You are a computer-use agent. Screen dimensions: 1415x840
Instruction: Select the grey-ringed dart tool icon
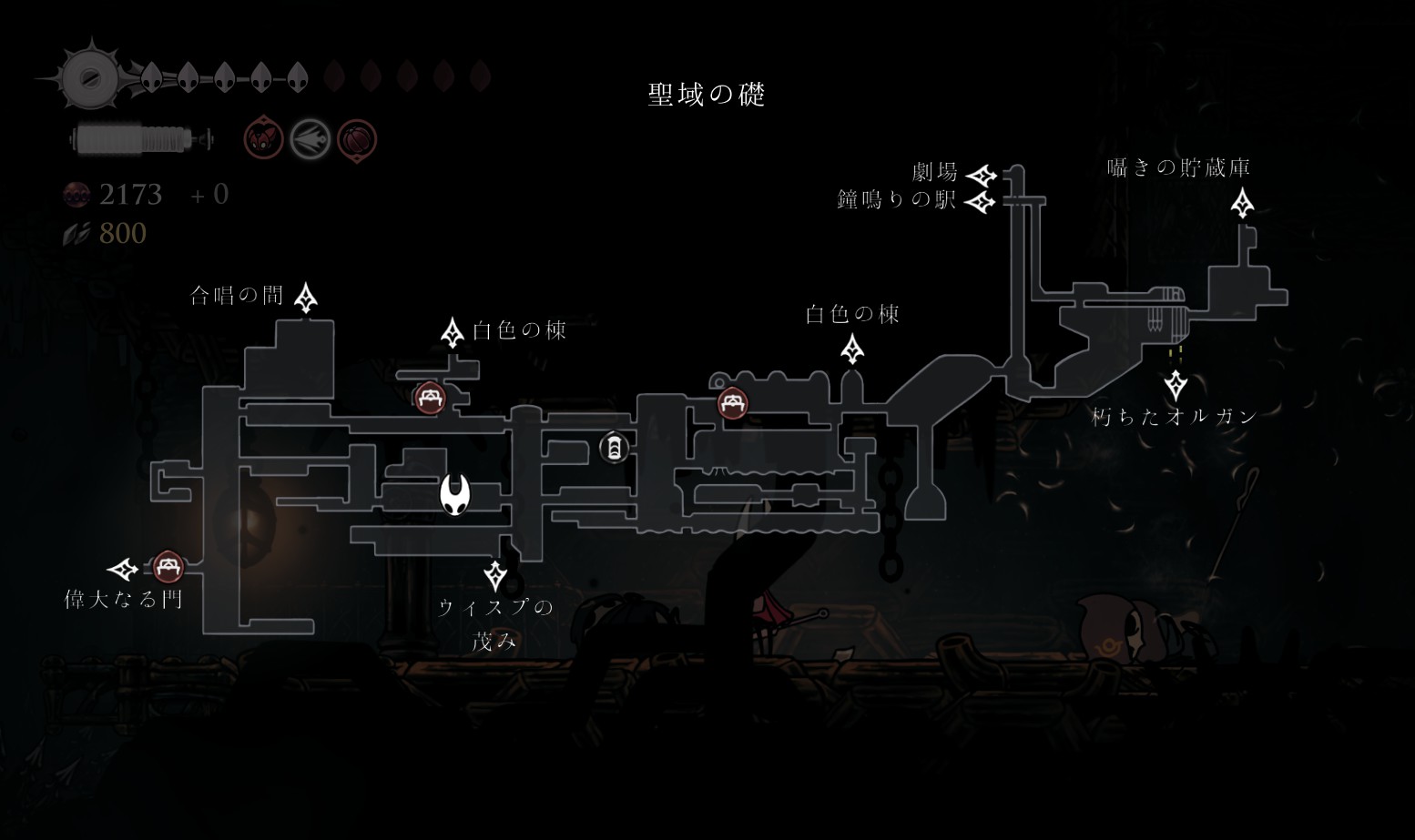pos(310,140)
